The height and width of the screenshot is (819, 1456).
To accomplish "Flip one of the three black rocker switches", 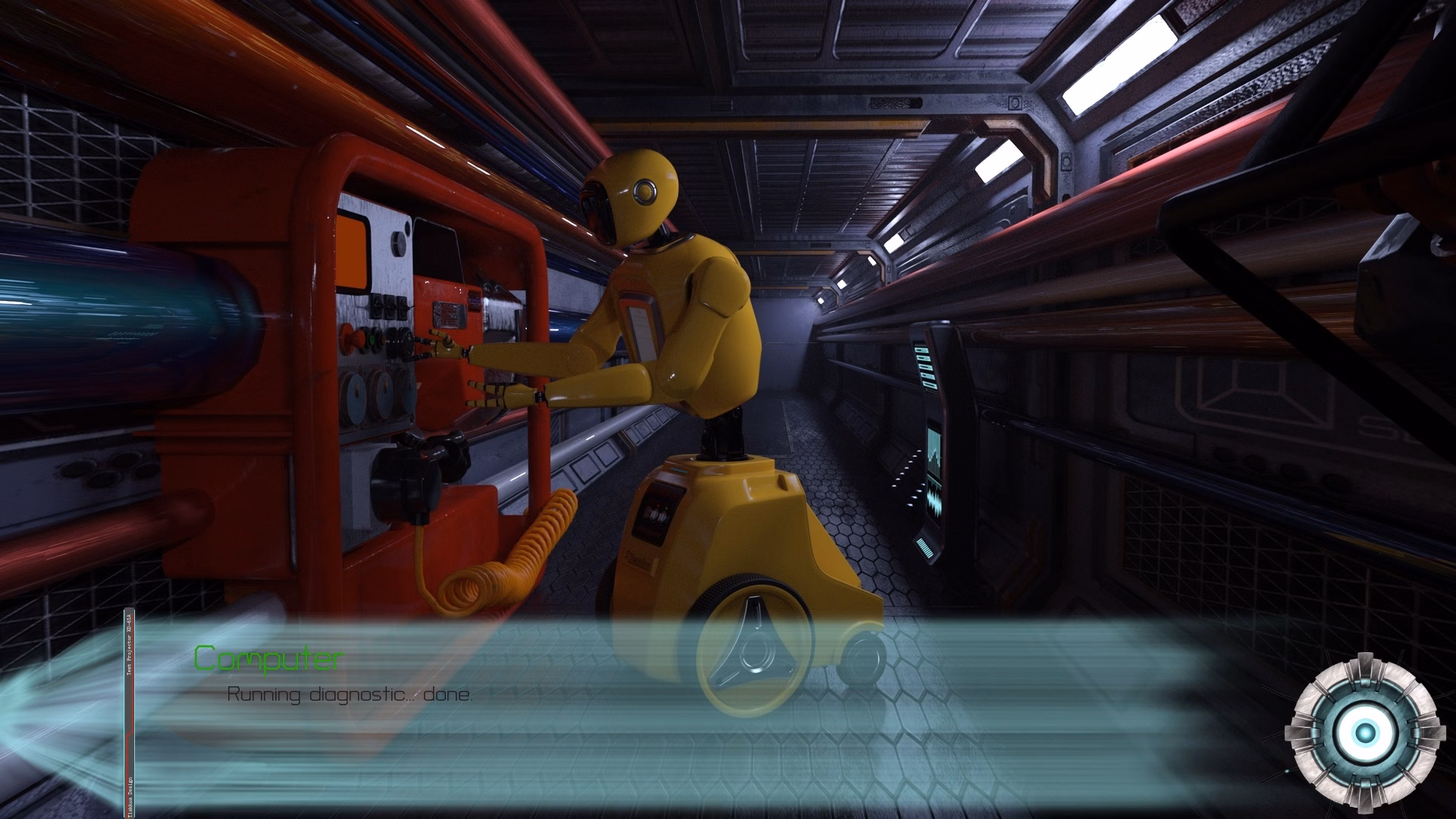I will pos(388,305).
